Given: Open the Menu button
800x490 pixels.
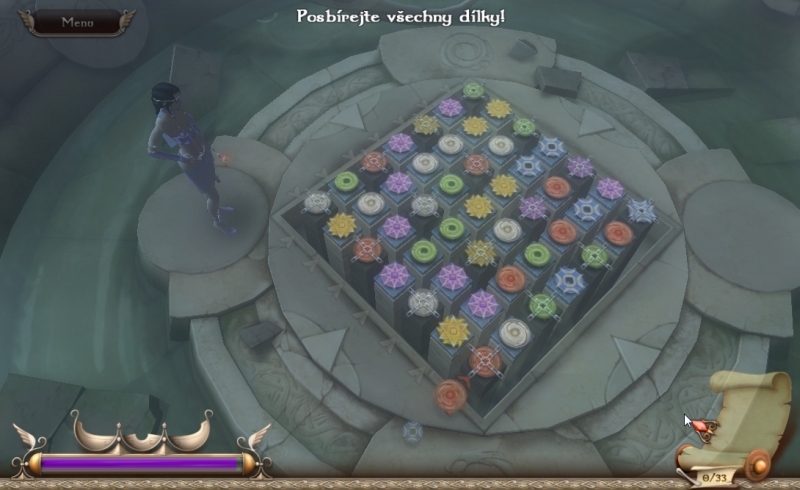Looking at the screenshot, I should (x=76, y=21).
